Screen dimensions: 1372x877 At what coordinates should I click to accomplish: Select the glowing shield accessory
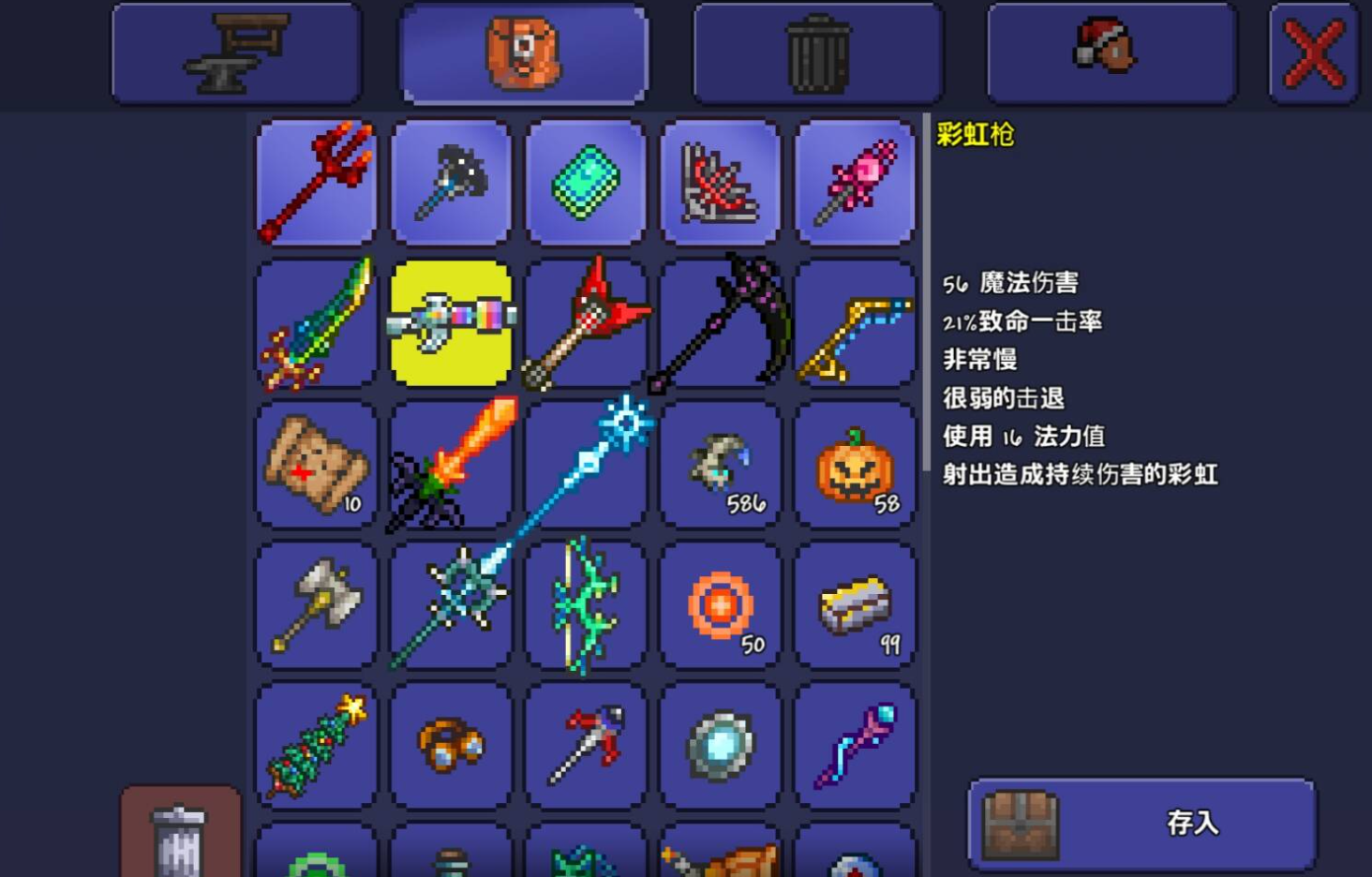(721, 745)
